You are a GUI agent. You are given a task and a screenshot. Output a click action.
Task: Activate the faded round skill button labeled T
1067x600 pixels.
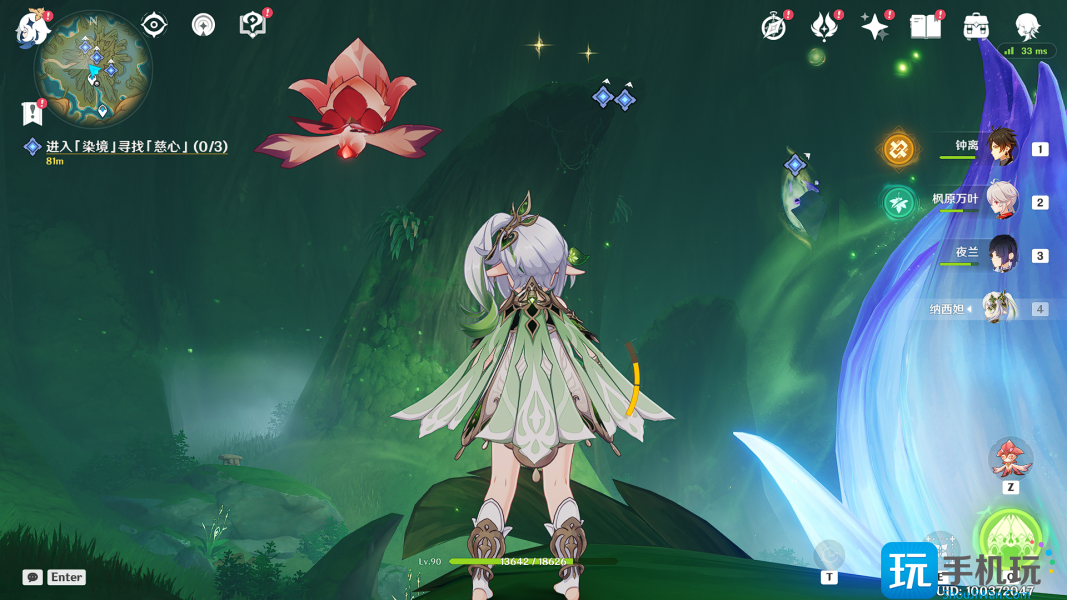tap(829, 555)
